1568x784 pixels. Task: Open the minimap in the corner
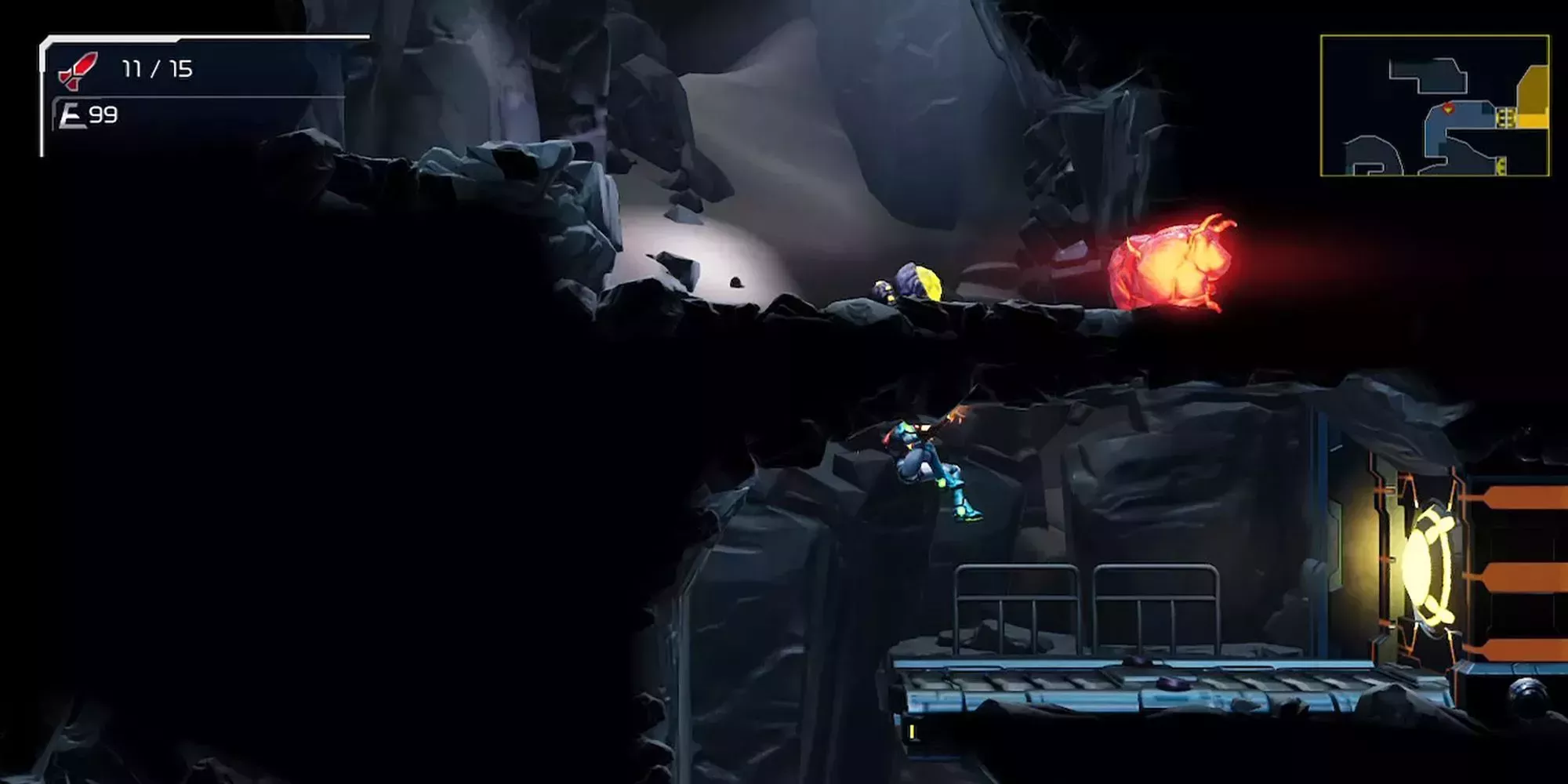(1434, 105)
